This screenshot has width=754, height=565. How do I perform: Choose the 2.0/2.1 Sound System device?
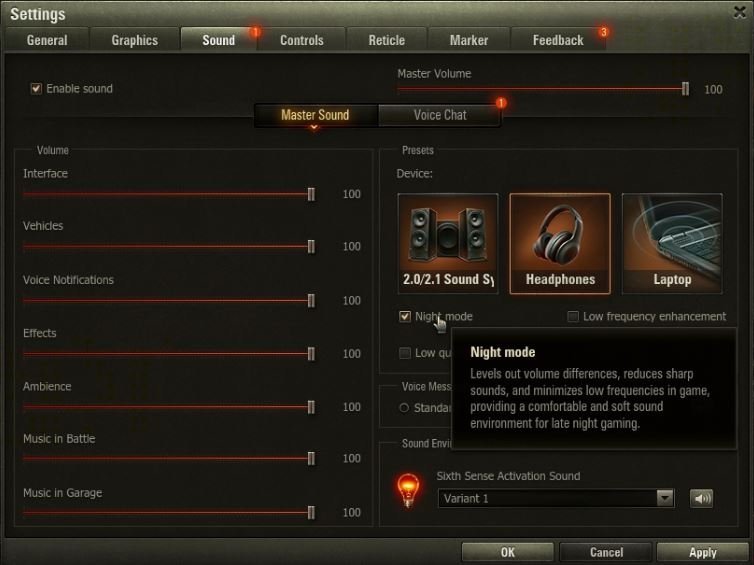tap(448, 243)
